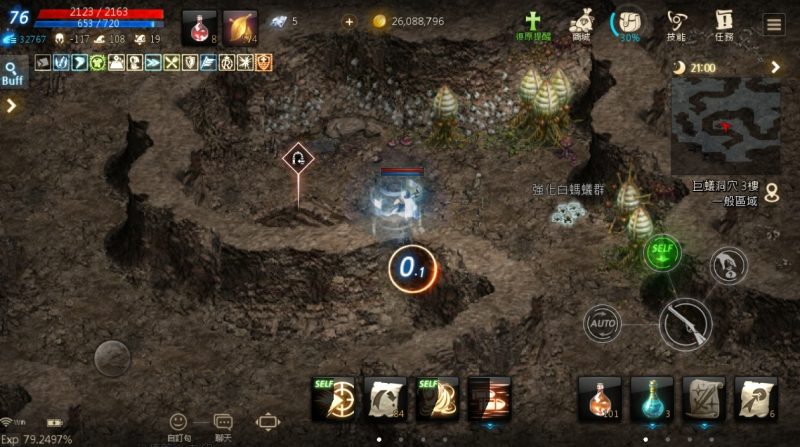Open the 技能 skills menu
Screen dimensions: 800x447
click(678, 24)
